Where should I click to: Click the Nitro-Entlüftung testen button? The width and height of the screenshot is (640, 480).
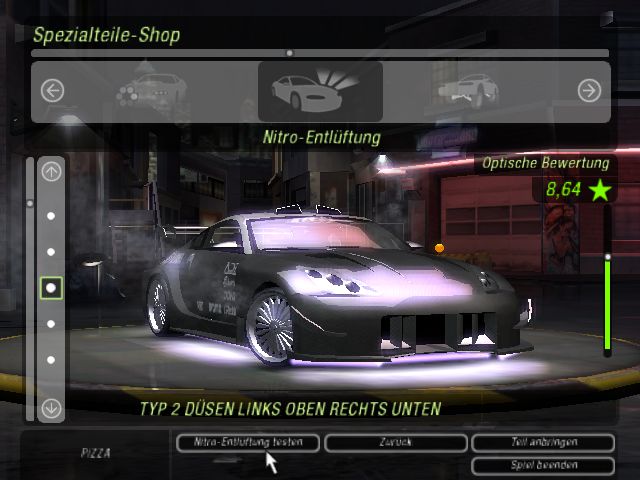[248, 441]
